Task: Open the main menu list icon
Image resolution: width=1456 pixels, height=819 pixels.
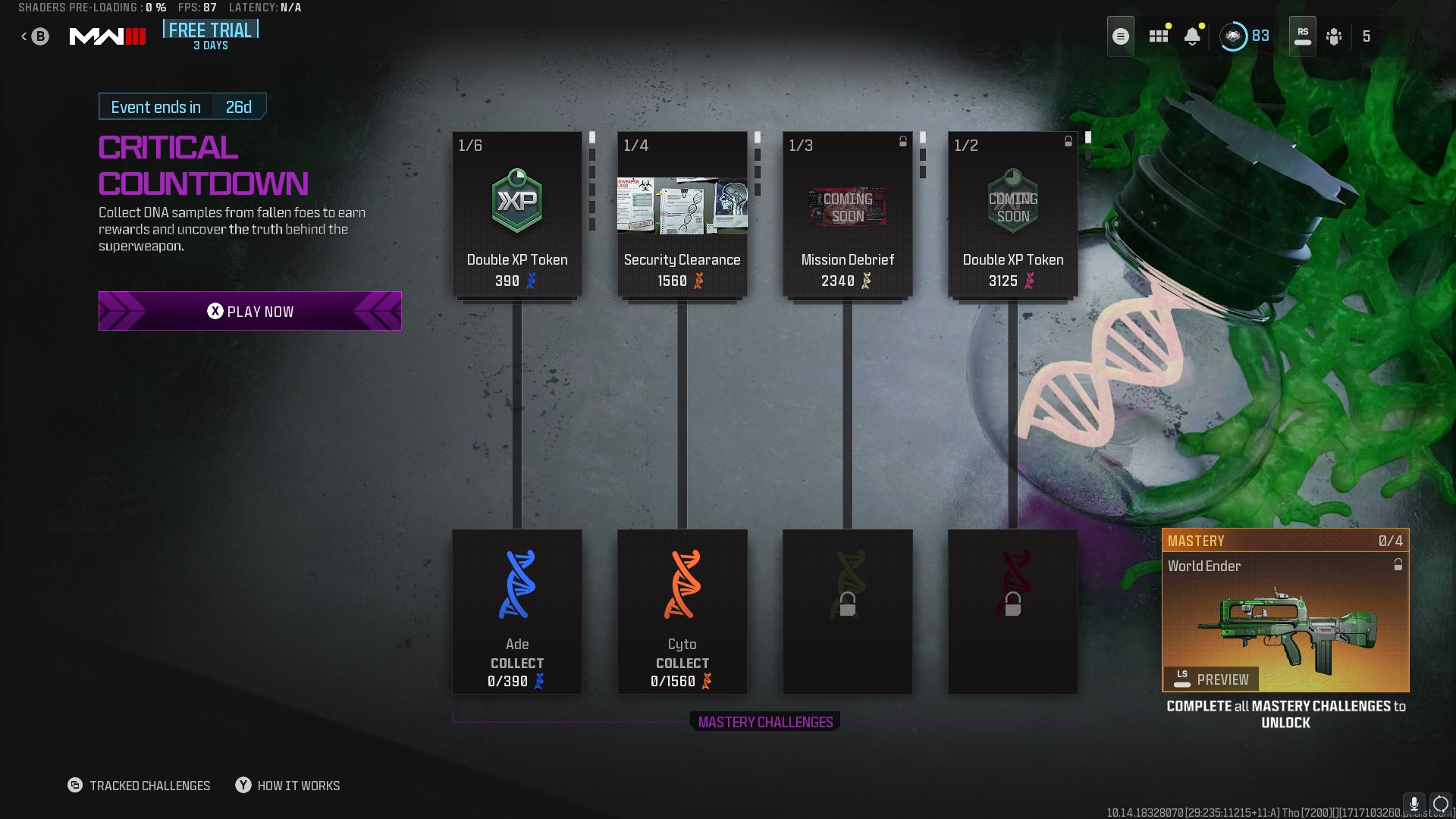Action: point(1120,36)
